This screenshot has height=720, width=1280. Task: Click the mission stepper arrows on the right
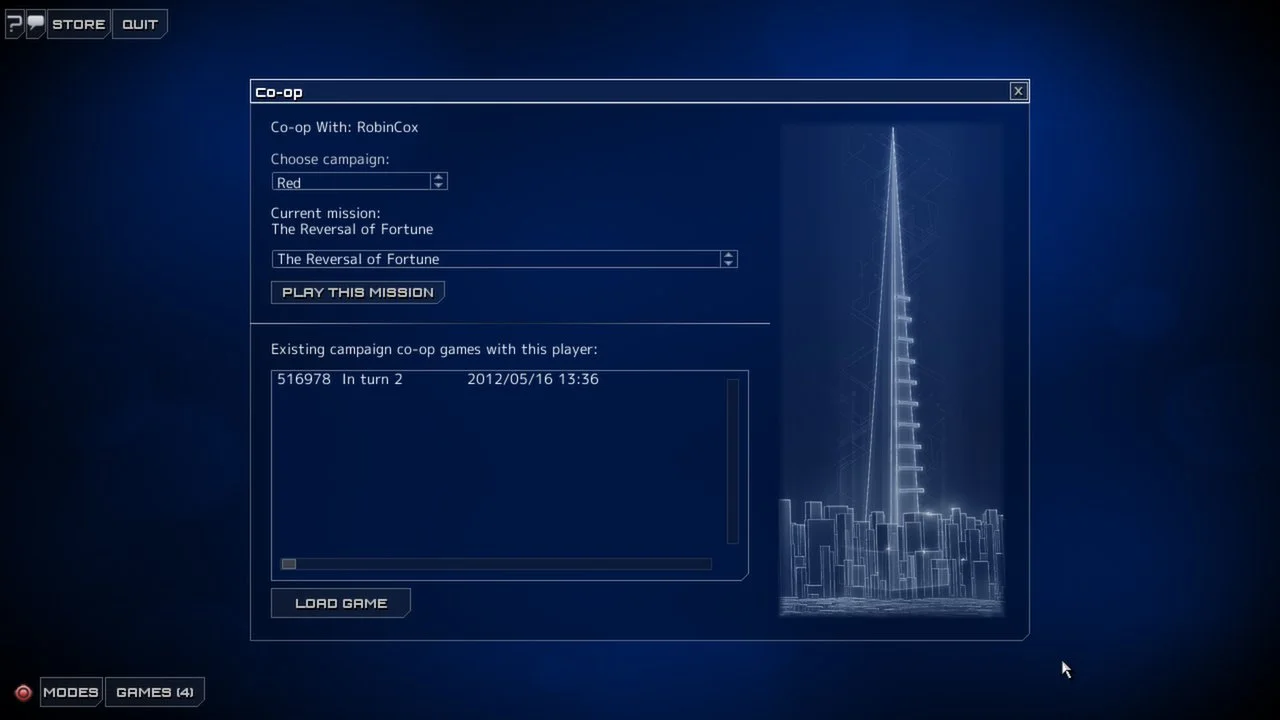[729, 259]
